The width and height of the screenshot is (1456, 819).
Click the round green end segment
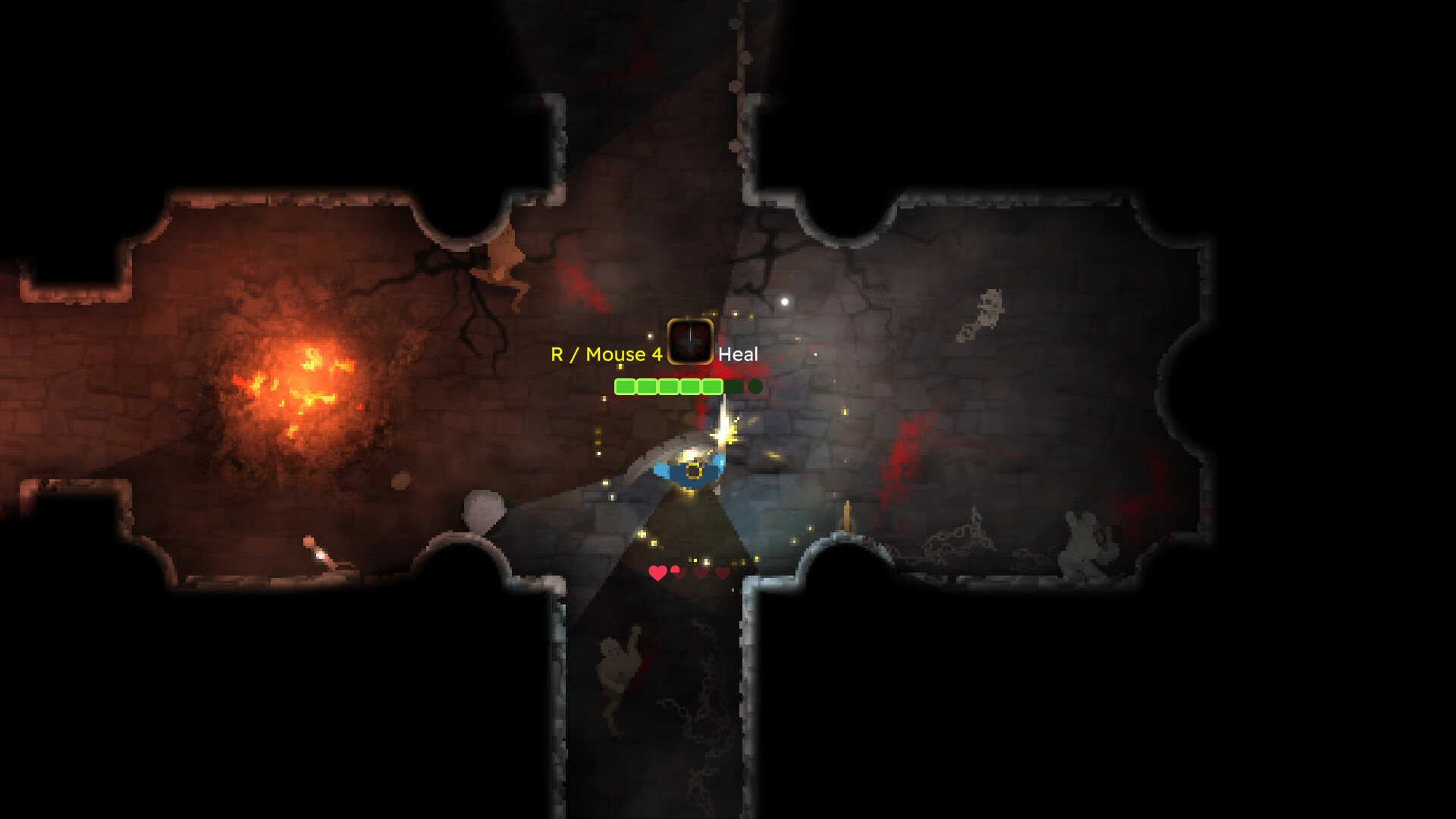755,387
